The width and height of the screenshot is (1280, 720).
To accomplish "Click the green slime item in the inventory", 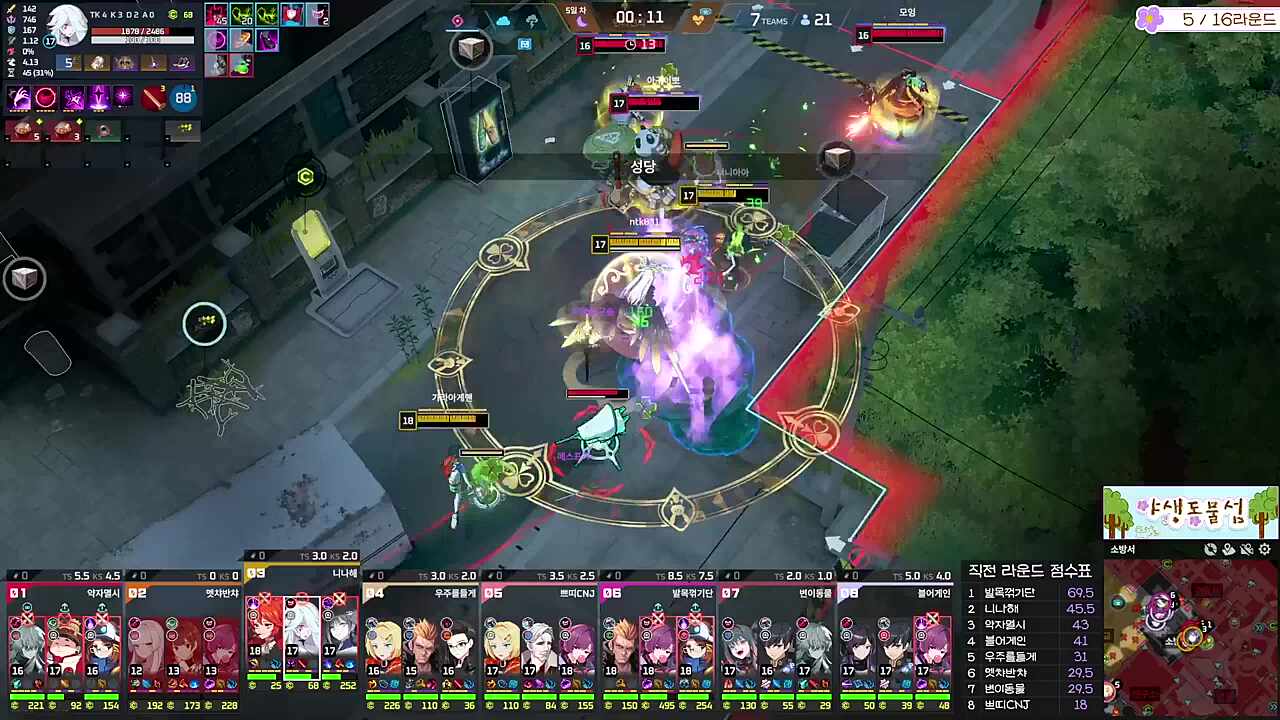I will tap(242, 65).
